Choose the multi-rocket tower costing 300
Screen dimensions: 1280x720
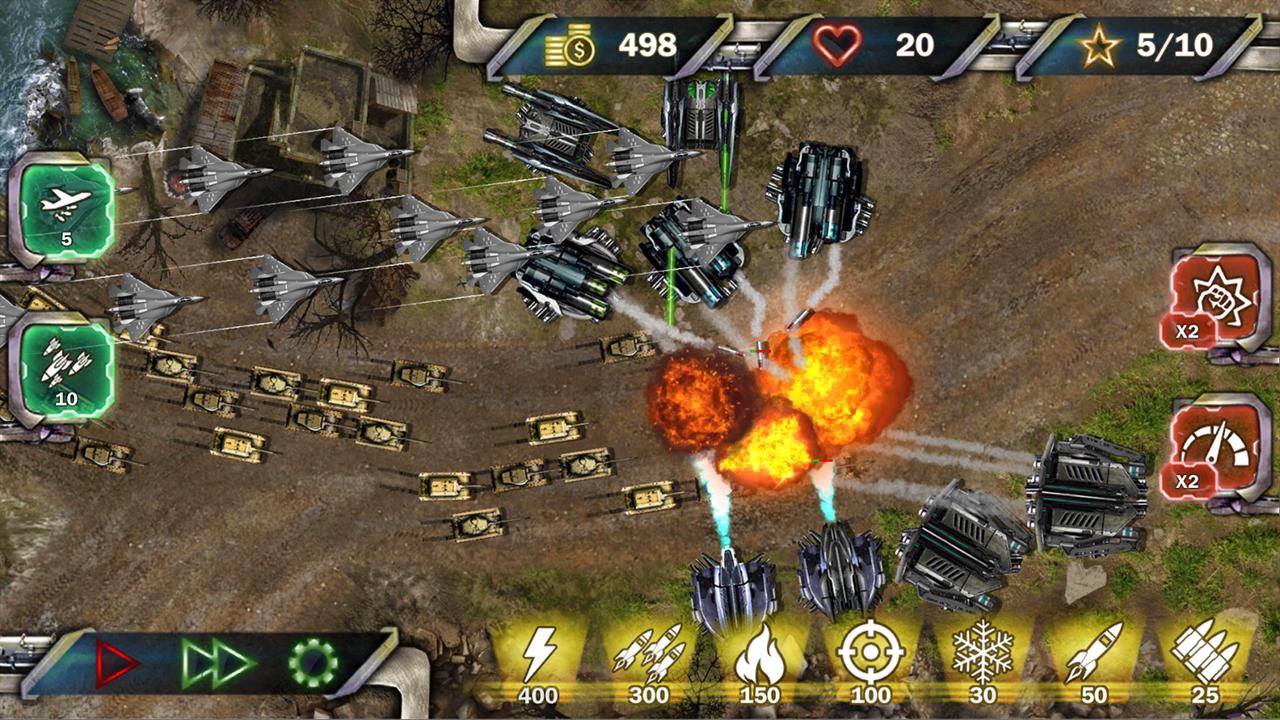[648, 656]
